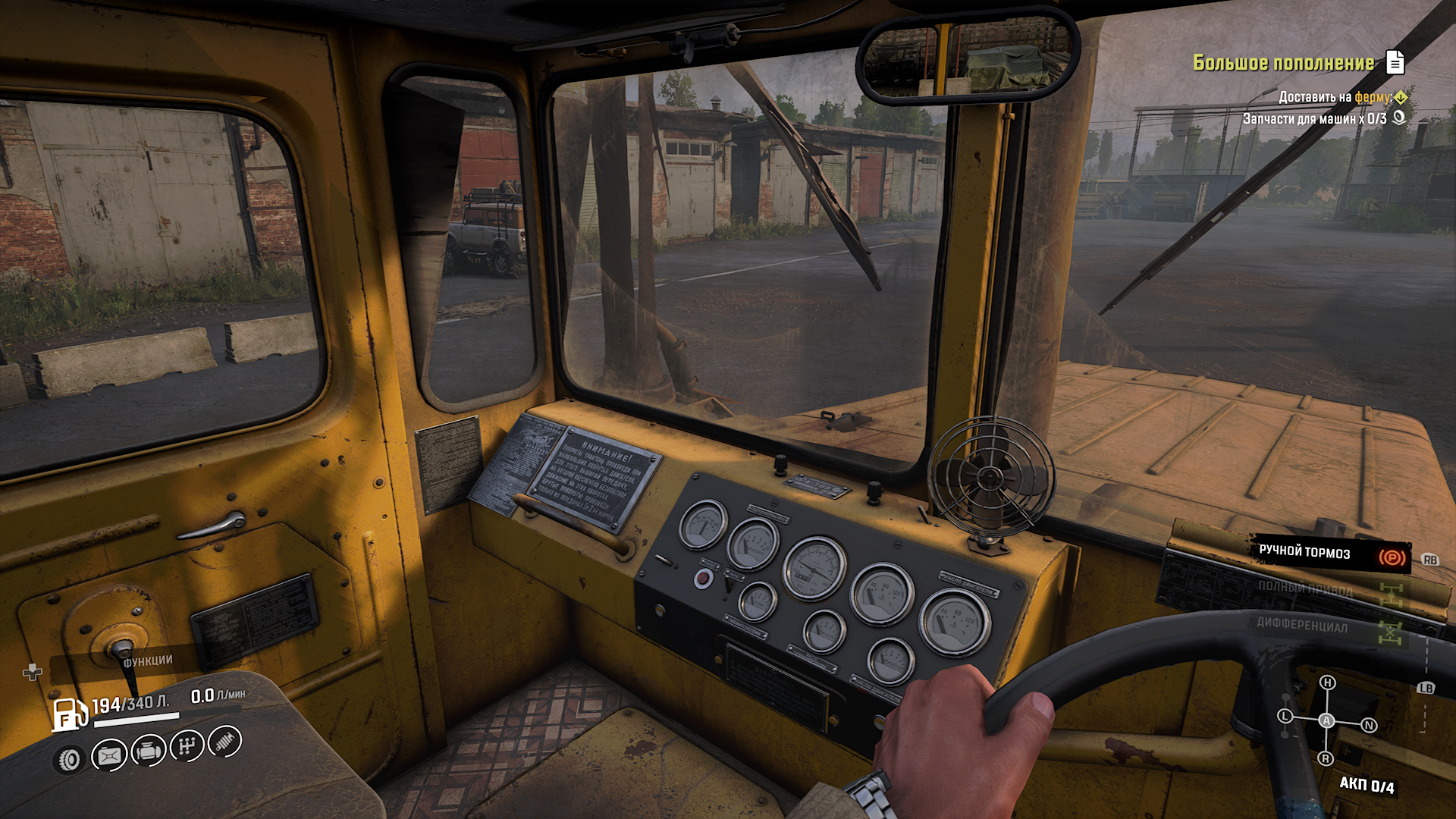Click the task document icon
The height and width of the screenshot is (819, 1456).
tap(1395, 62)
